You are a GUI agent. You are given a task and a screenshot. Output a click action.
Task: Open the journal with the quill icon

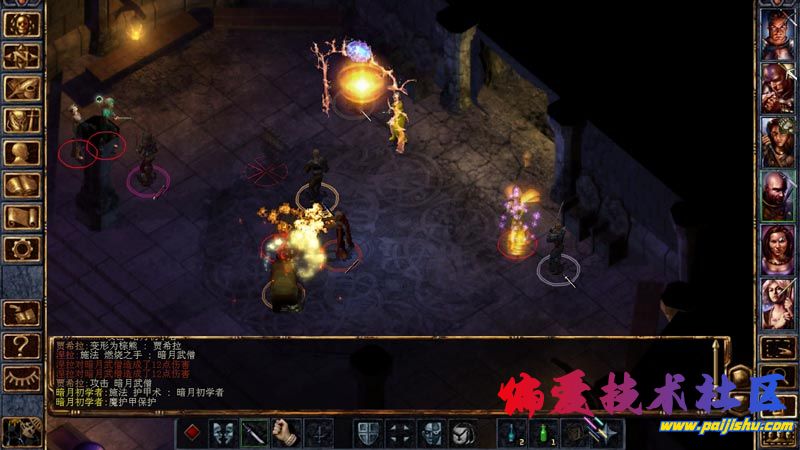point(22,89)
